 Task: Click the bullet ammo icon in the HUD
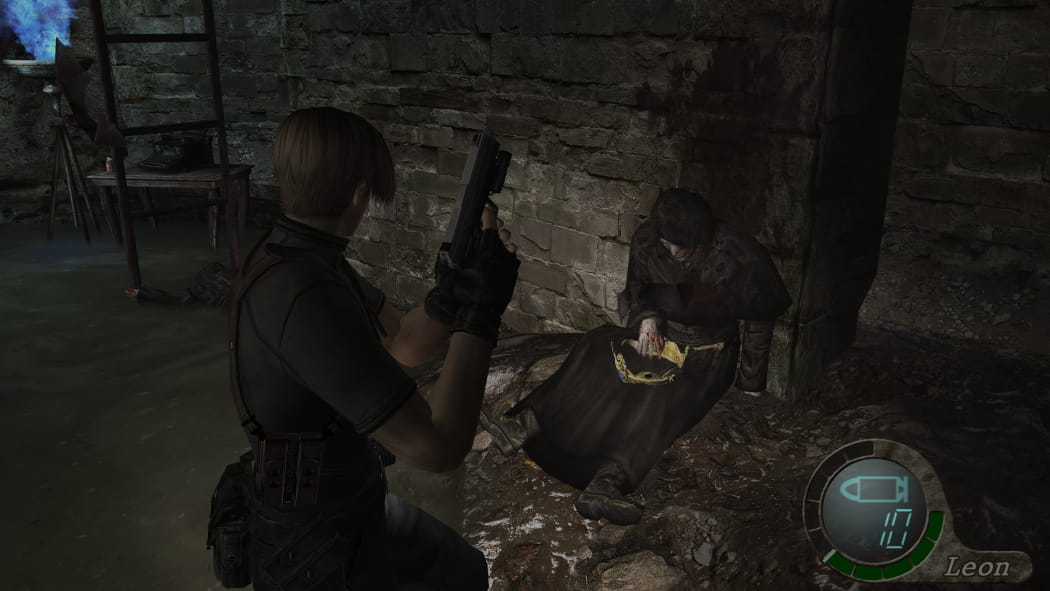coord(871,491)
